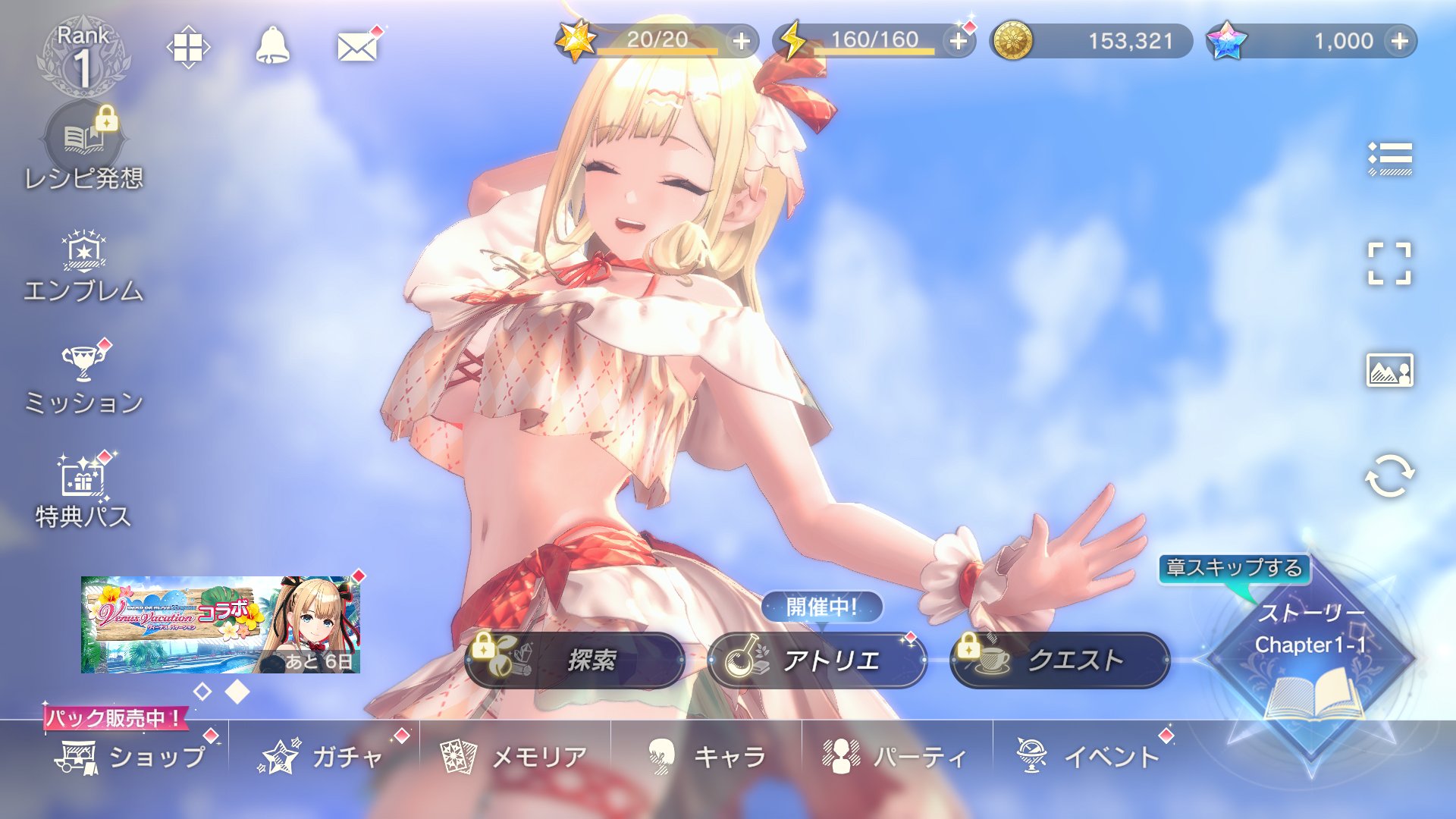Add more rainbow star gems
Viewport: 1456px width, 819px height.
coord(1400,41)
